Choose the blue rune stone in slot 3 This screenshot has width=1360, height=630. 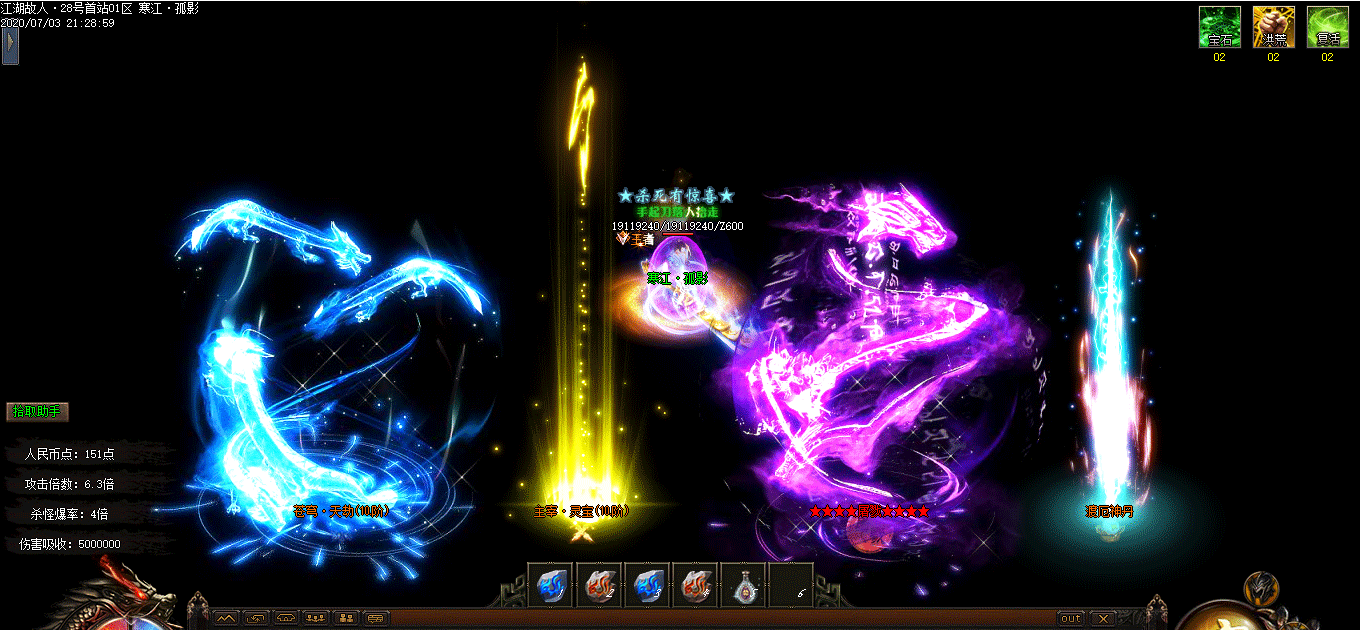(x=647, y=585)
